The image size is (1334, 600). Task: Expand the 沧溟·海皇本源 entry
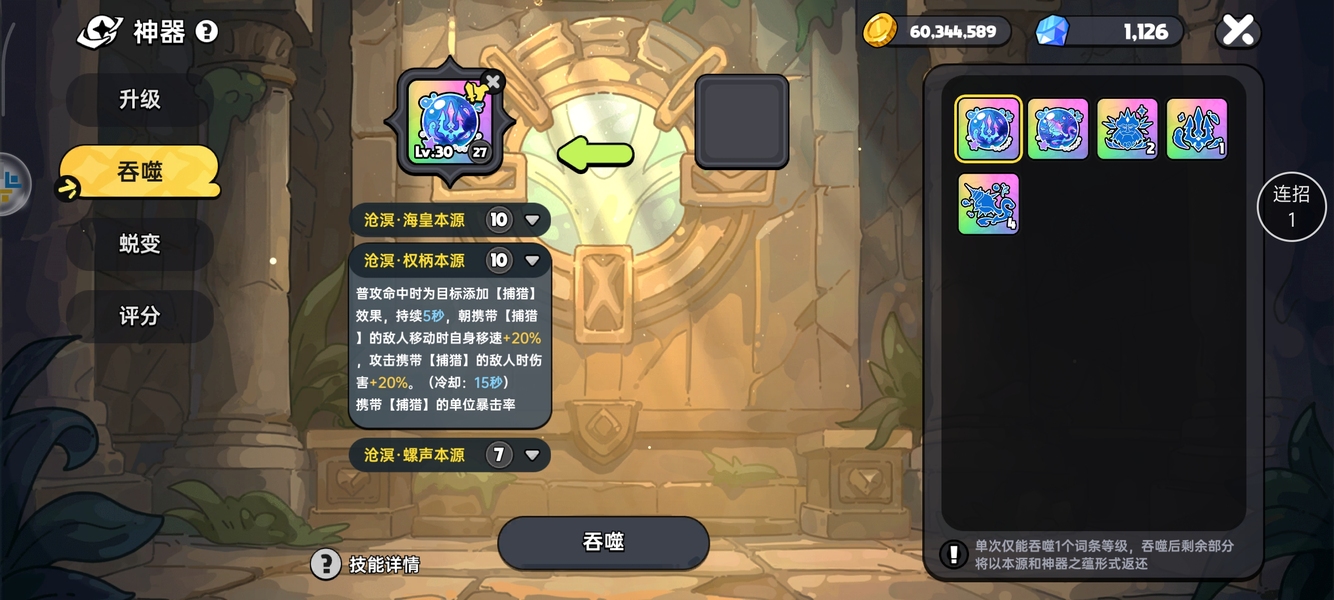click(x=532, y=220)
